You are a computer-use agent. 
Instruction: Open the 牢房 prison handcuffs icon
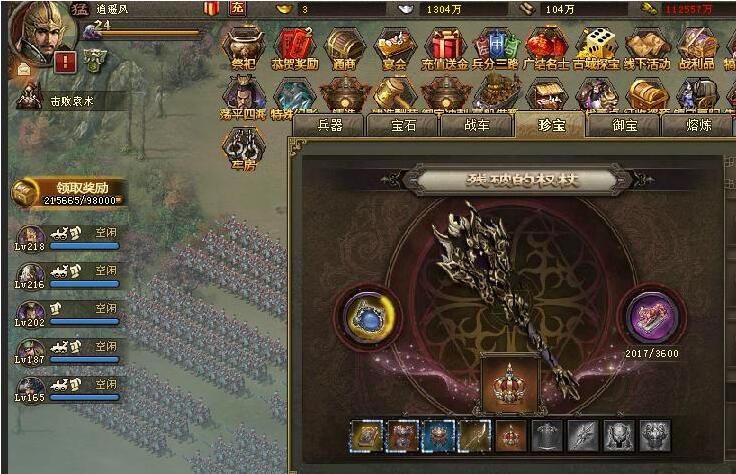(x=242, y=146)
